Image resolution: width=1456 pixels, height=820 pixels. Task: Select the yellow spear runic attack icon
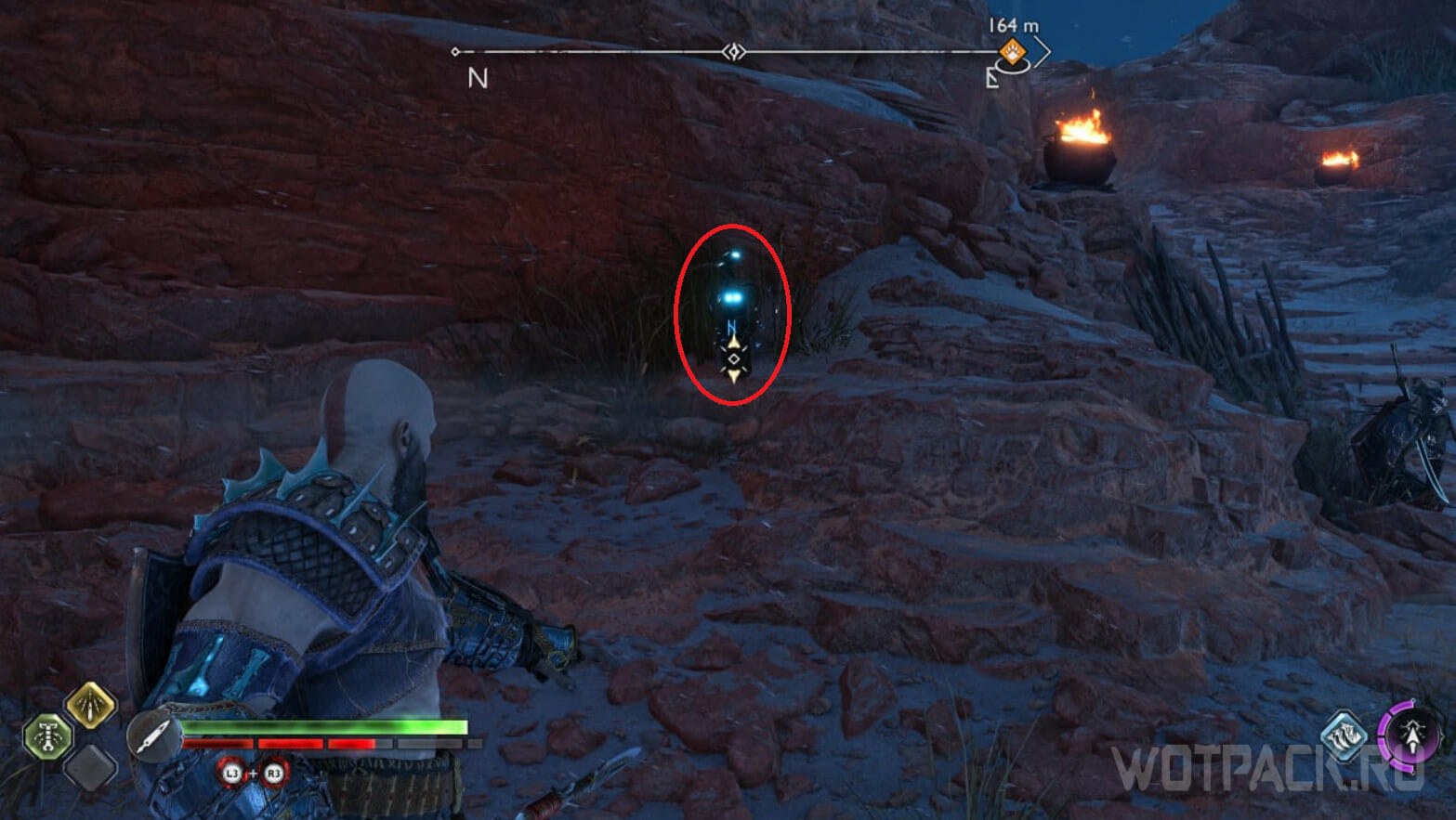[90, 705]
